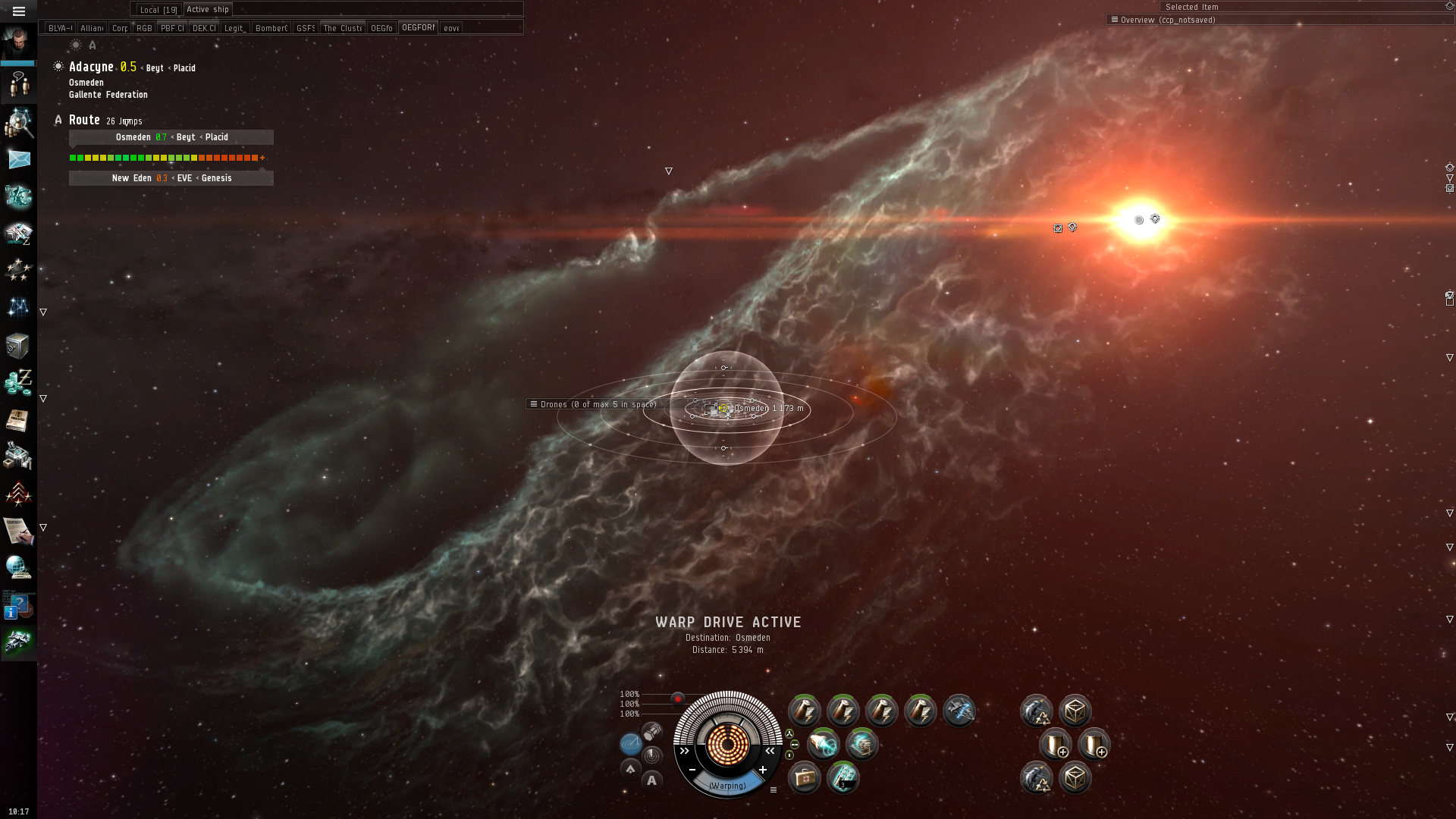1456x819 pixels.
Task: Open the wallet coins icon
Action: 18,381
